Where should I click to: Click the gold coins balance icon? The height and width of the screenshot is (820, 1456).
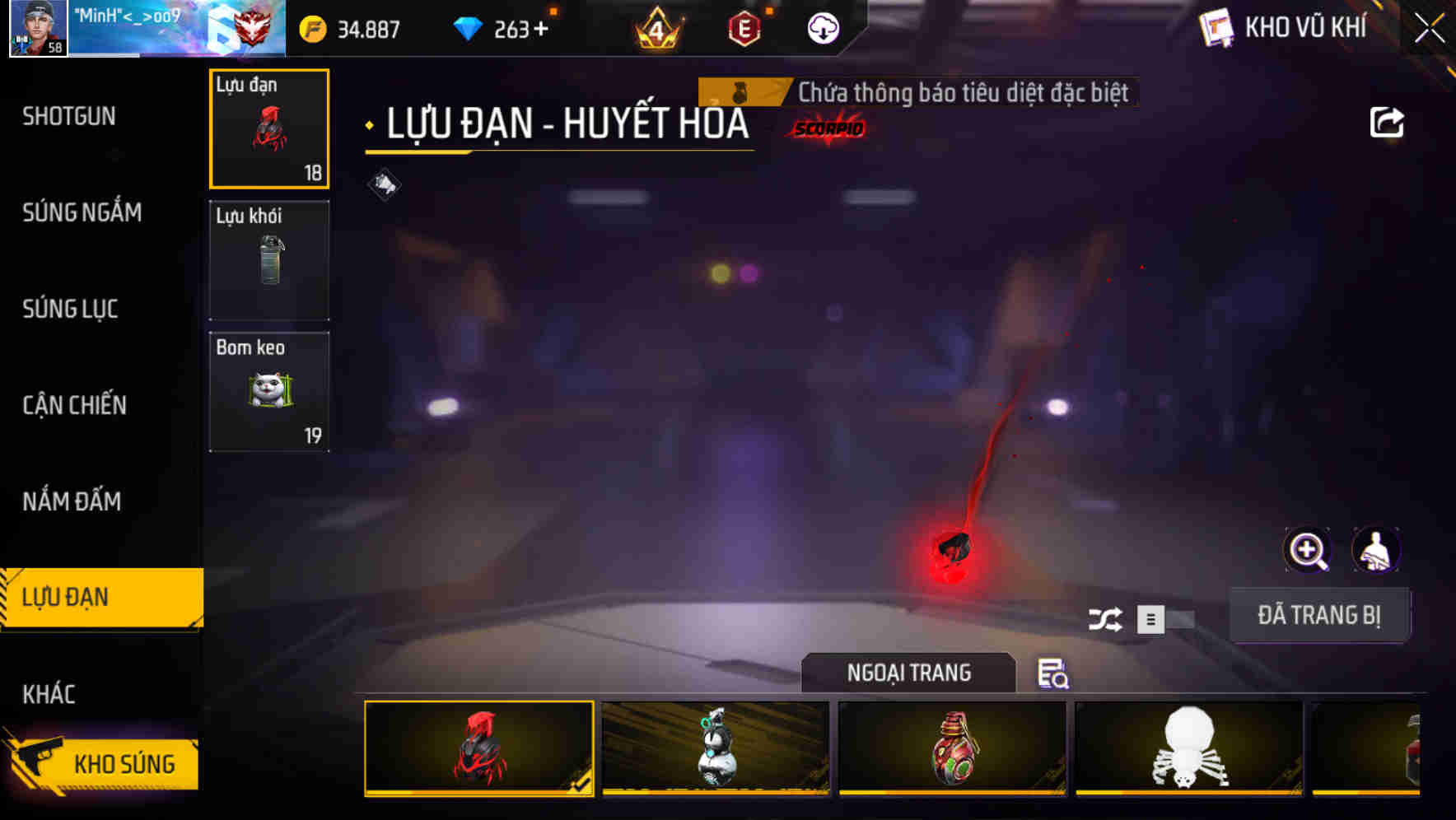(313, 27)
